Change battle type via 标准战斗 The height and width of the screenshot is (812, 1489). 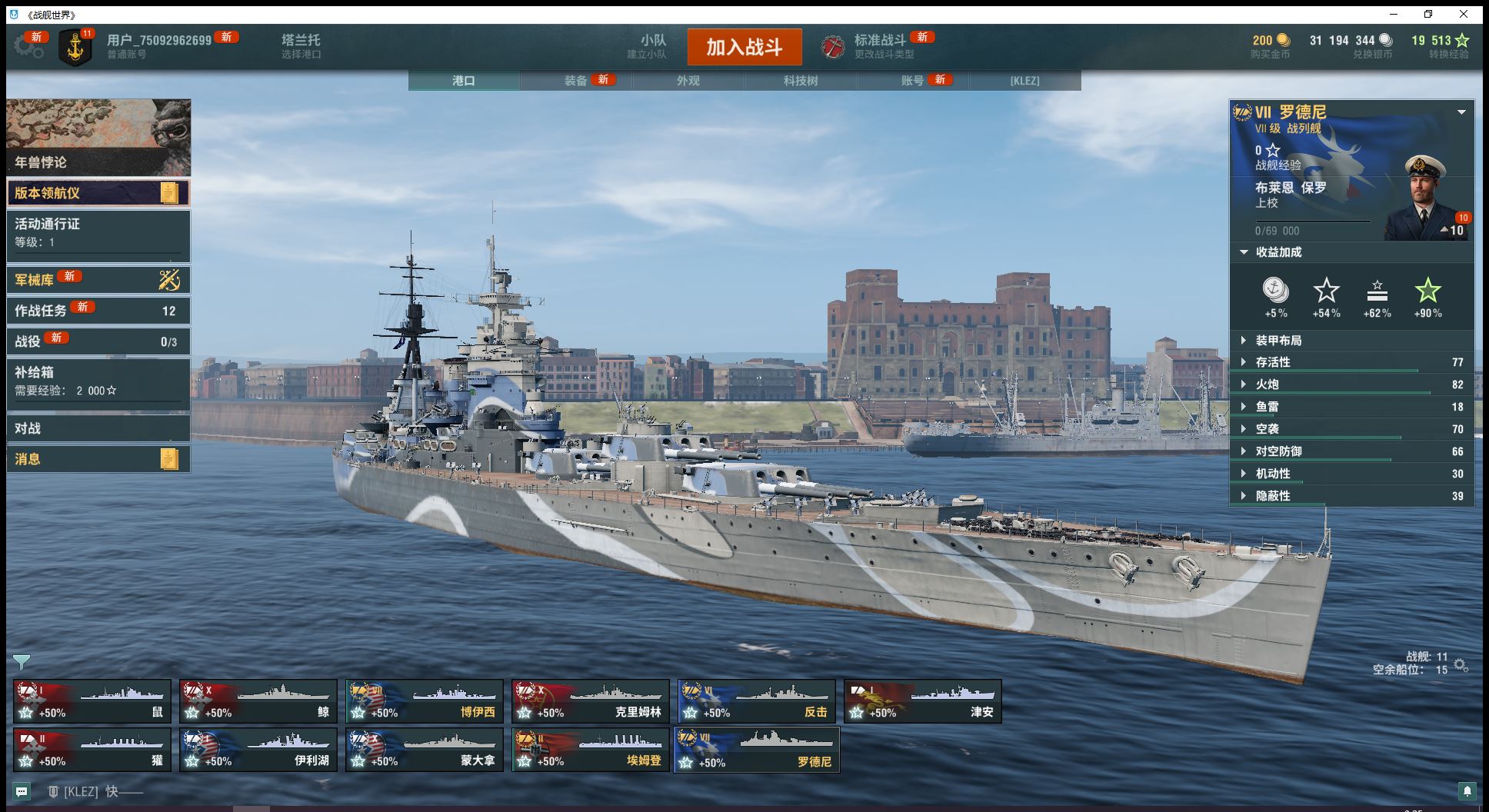tap(879, 46)
